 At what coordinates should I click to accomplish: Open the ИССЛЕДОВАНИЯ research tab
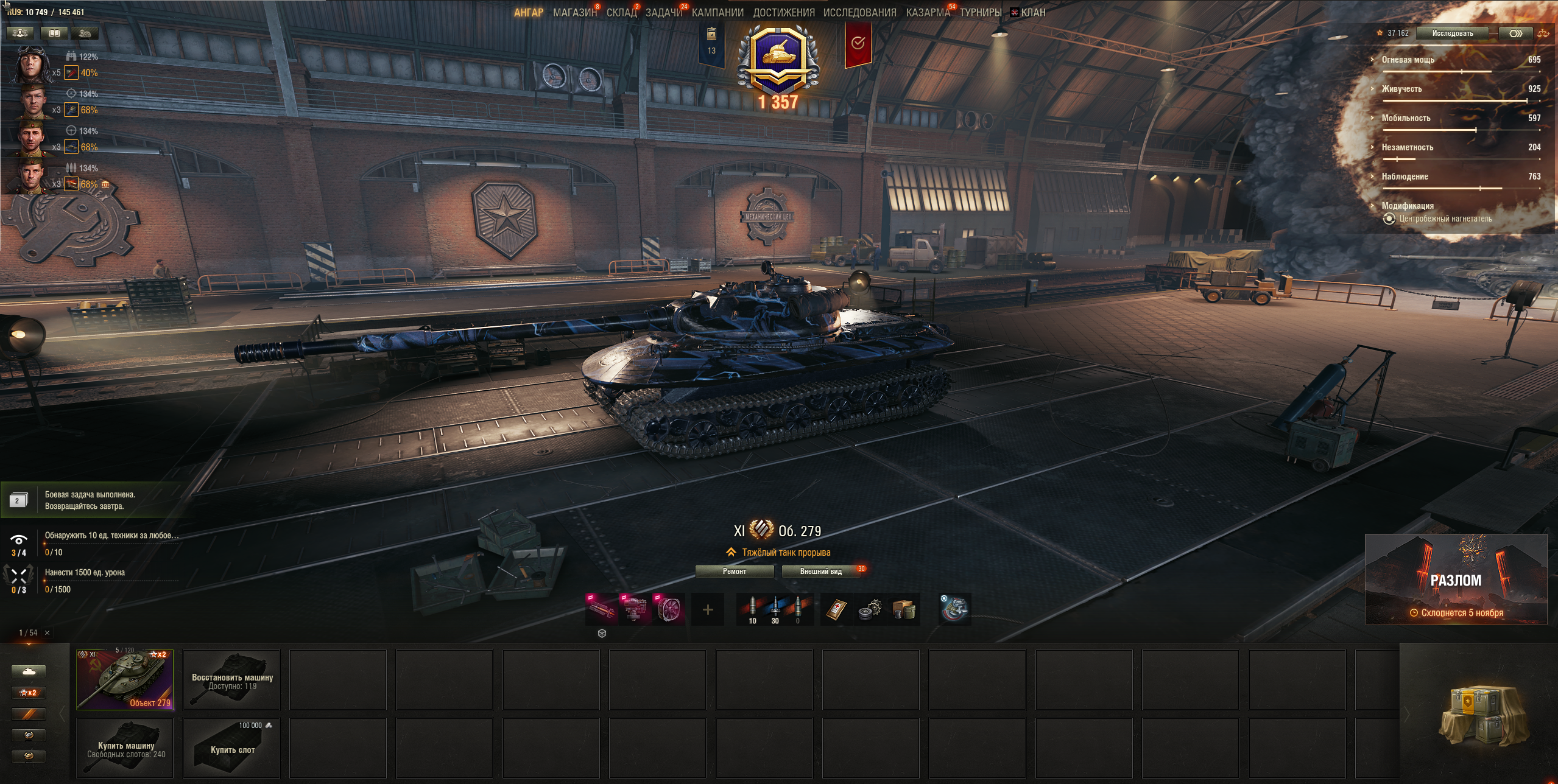[859, 13]
